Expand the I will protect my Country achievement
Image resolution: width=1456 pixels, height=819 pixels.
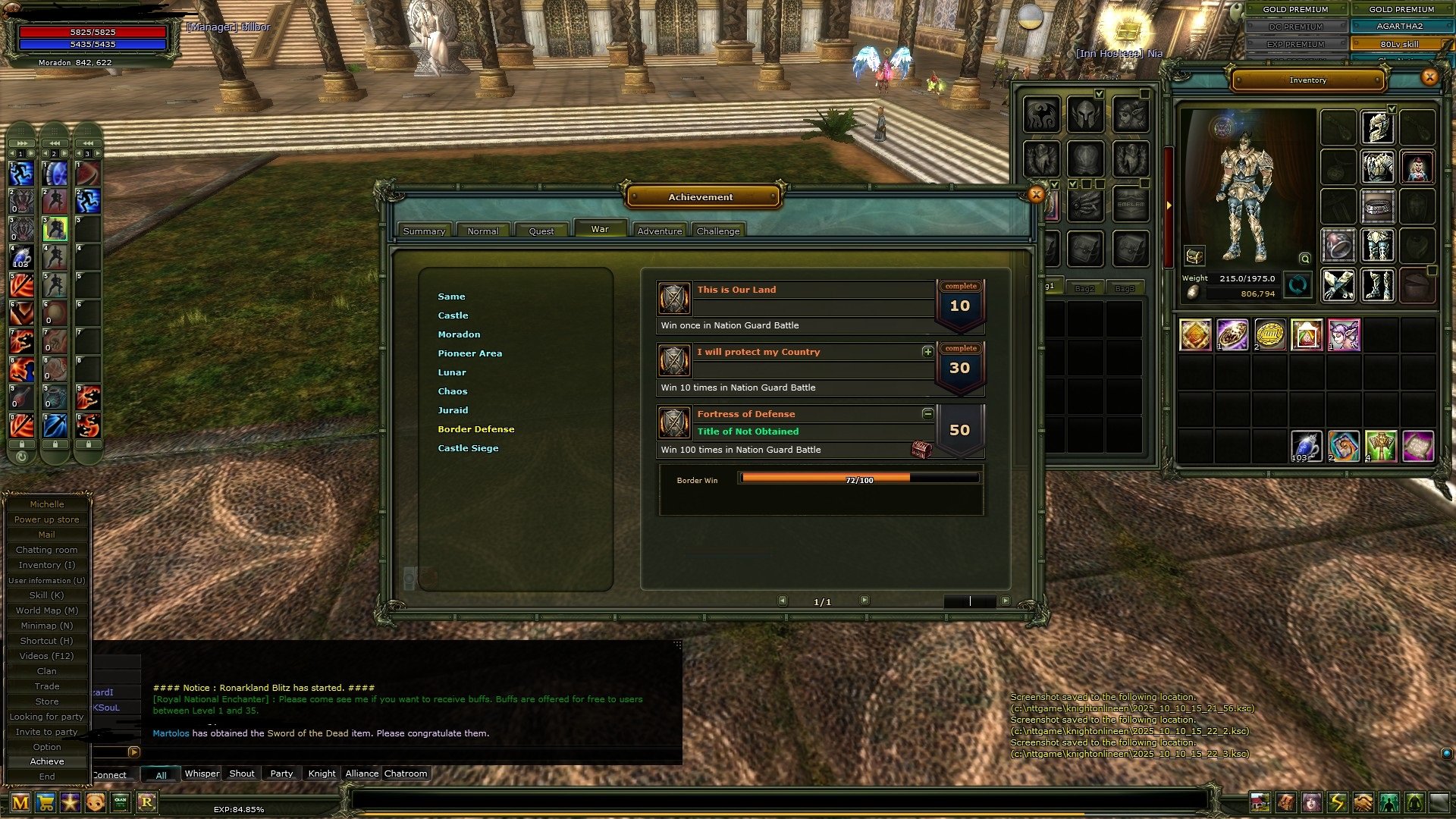coord(927,352)
